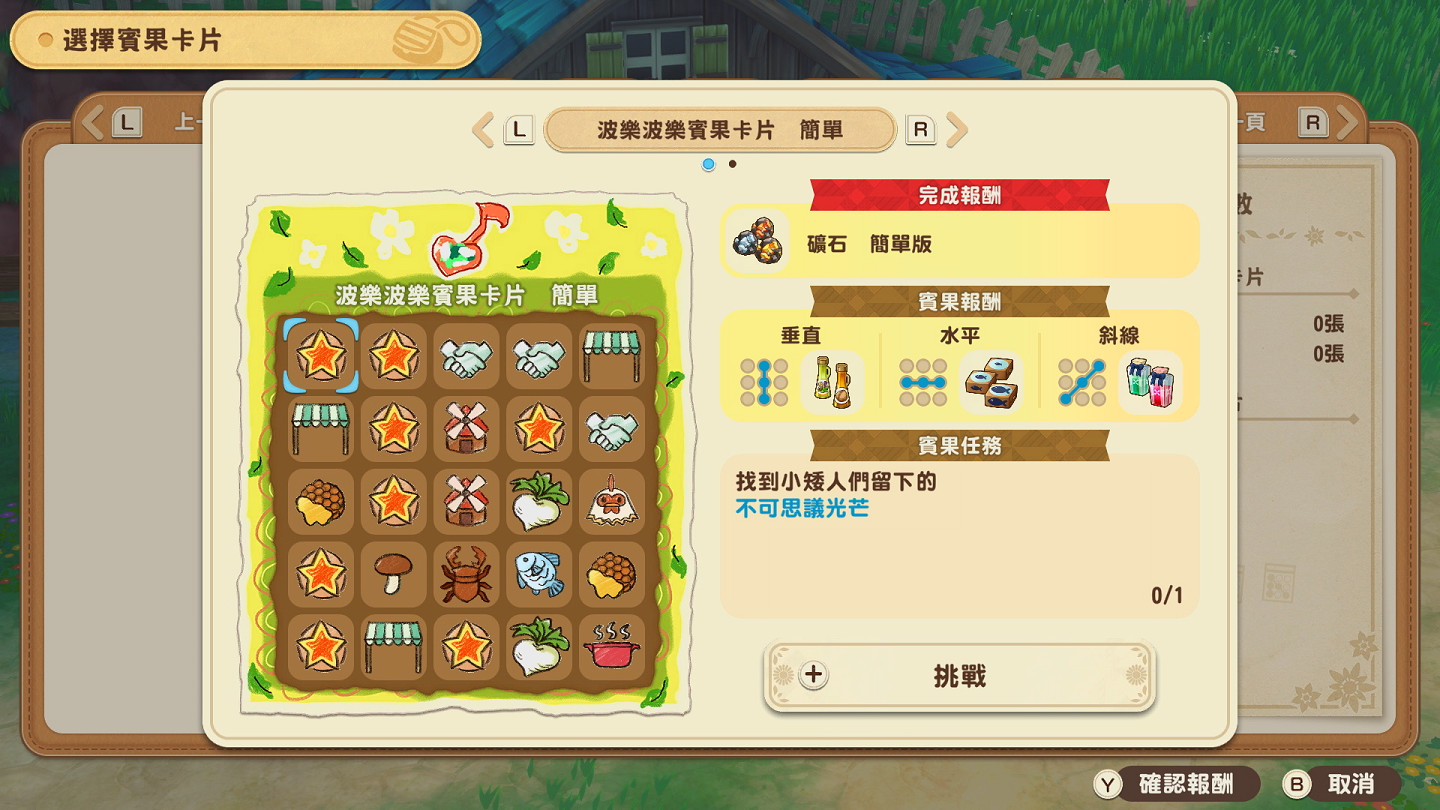1440x810 pixels.
Task: Click the stag beetle card on the grid
Action: (467, 575)
